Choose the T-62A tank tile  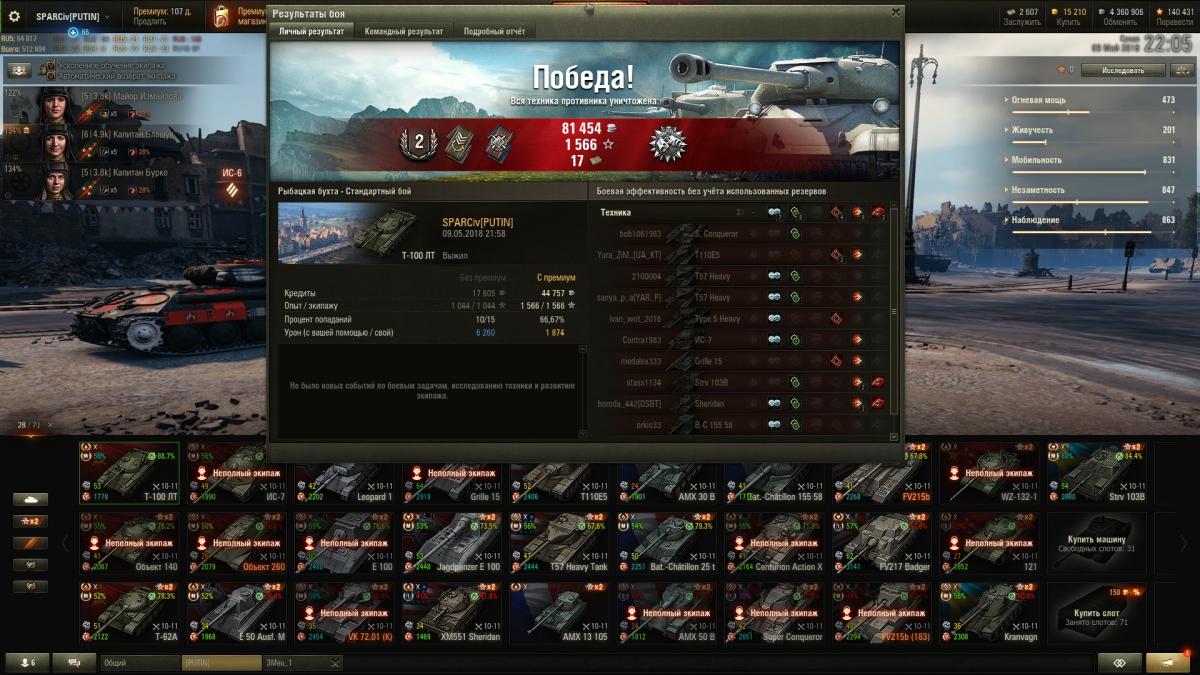pyautogui.click(x=130, y=612)
